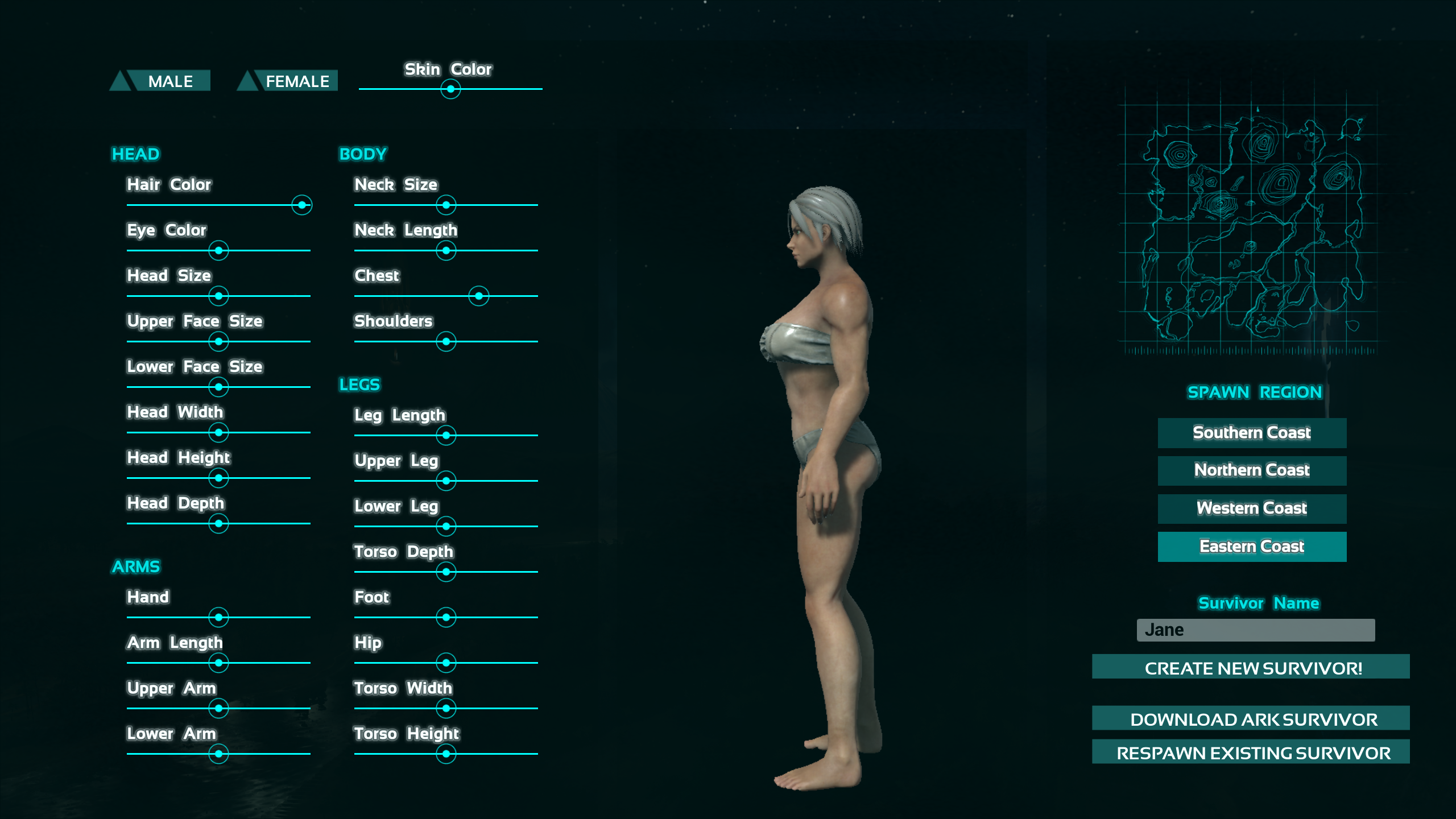The height and width of the screenshot is (819, 1456).
Task: Select the MALE gender button
Action: pos(169,81)
